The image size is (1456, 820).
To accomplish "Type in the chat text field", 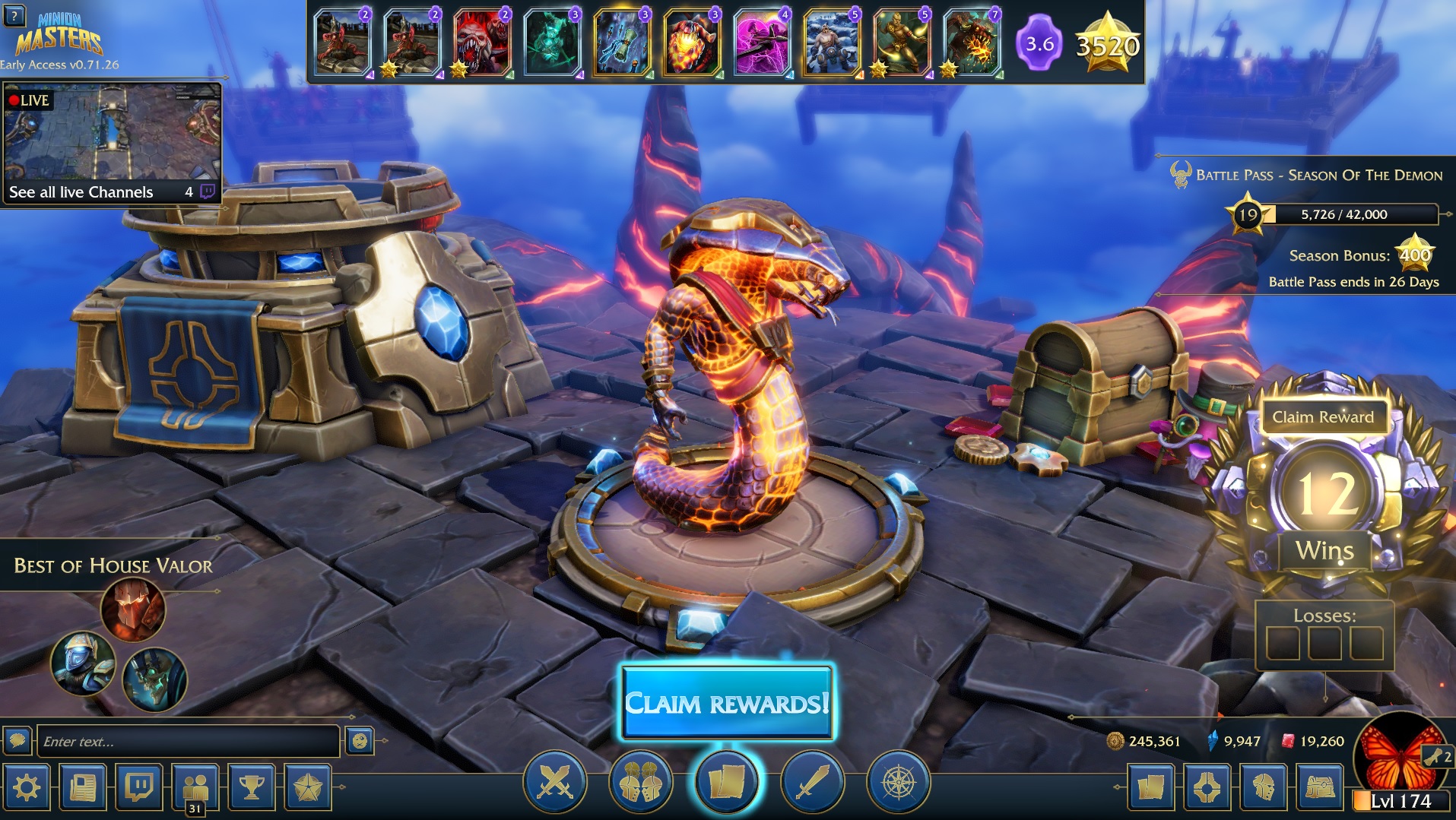I will [x=188, y=741].
